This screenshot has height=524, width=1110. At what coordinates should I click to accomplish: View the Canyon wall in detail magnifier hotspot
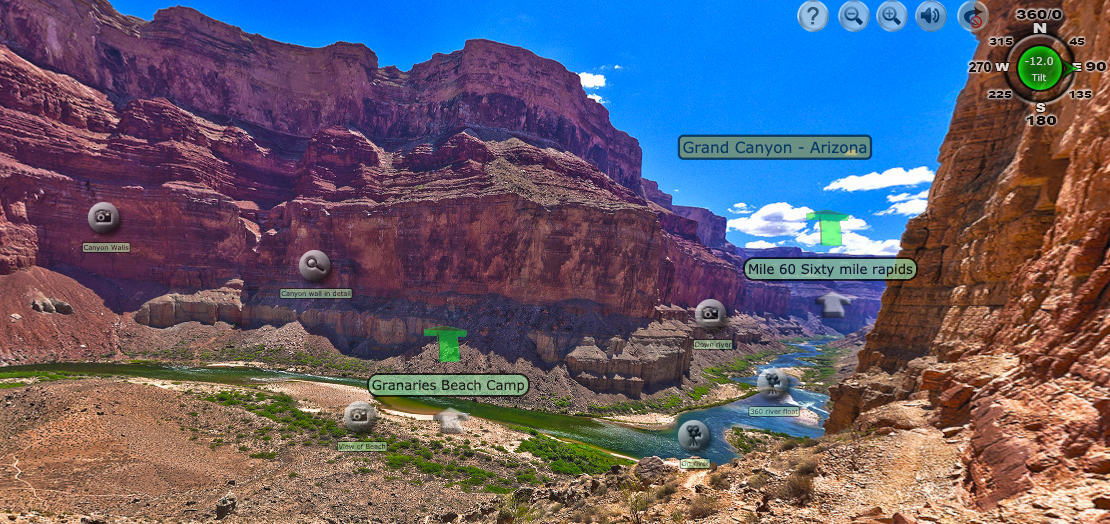click(314, 265)
